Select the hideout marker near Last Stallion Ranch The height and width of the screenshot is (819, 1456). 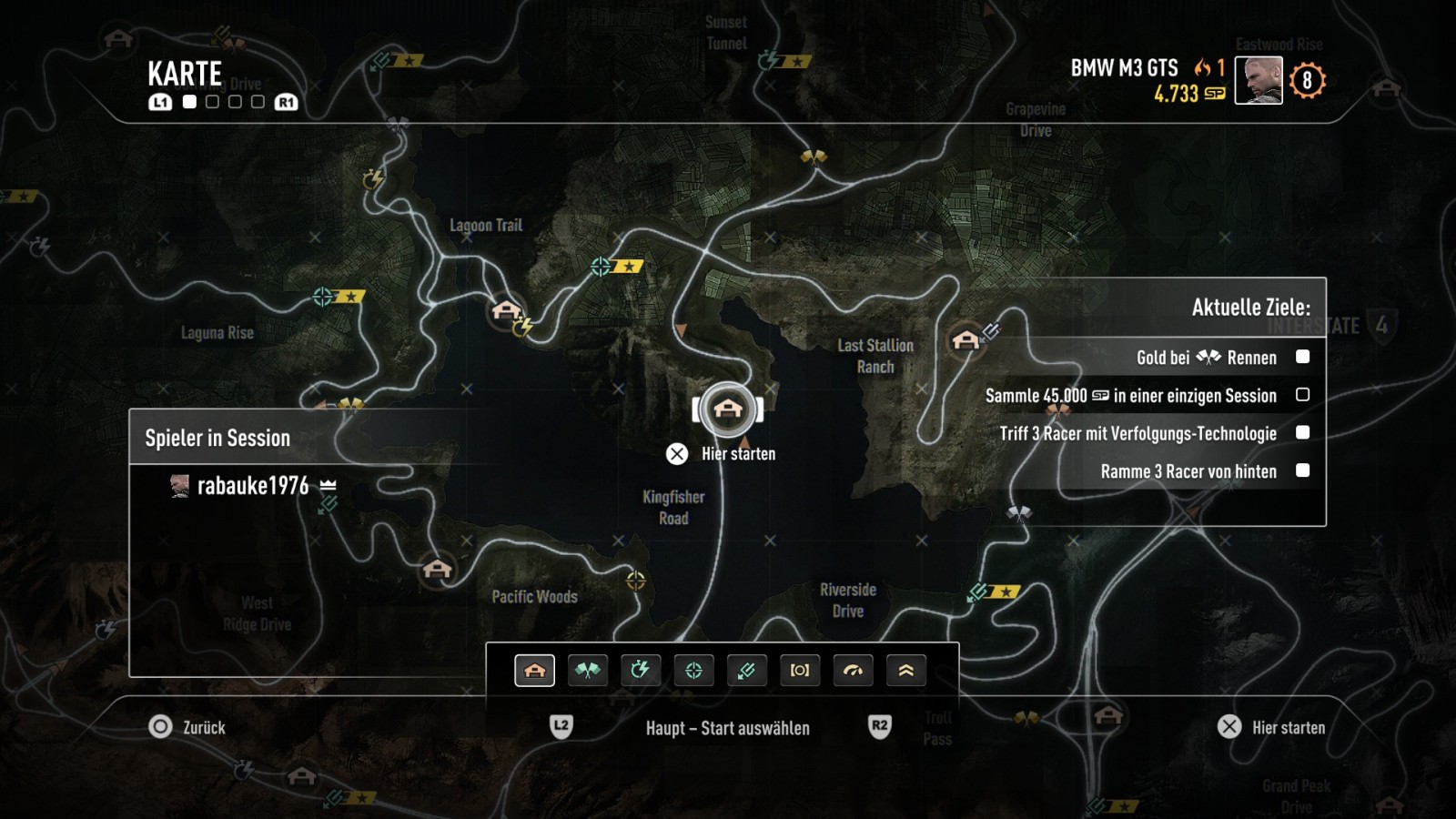click(x=965, y=340)
